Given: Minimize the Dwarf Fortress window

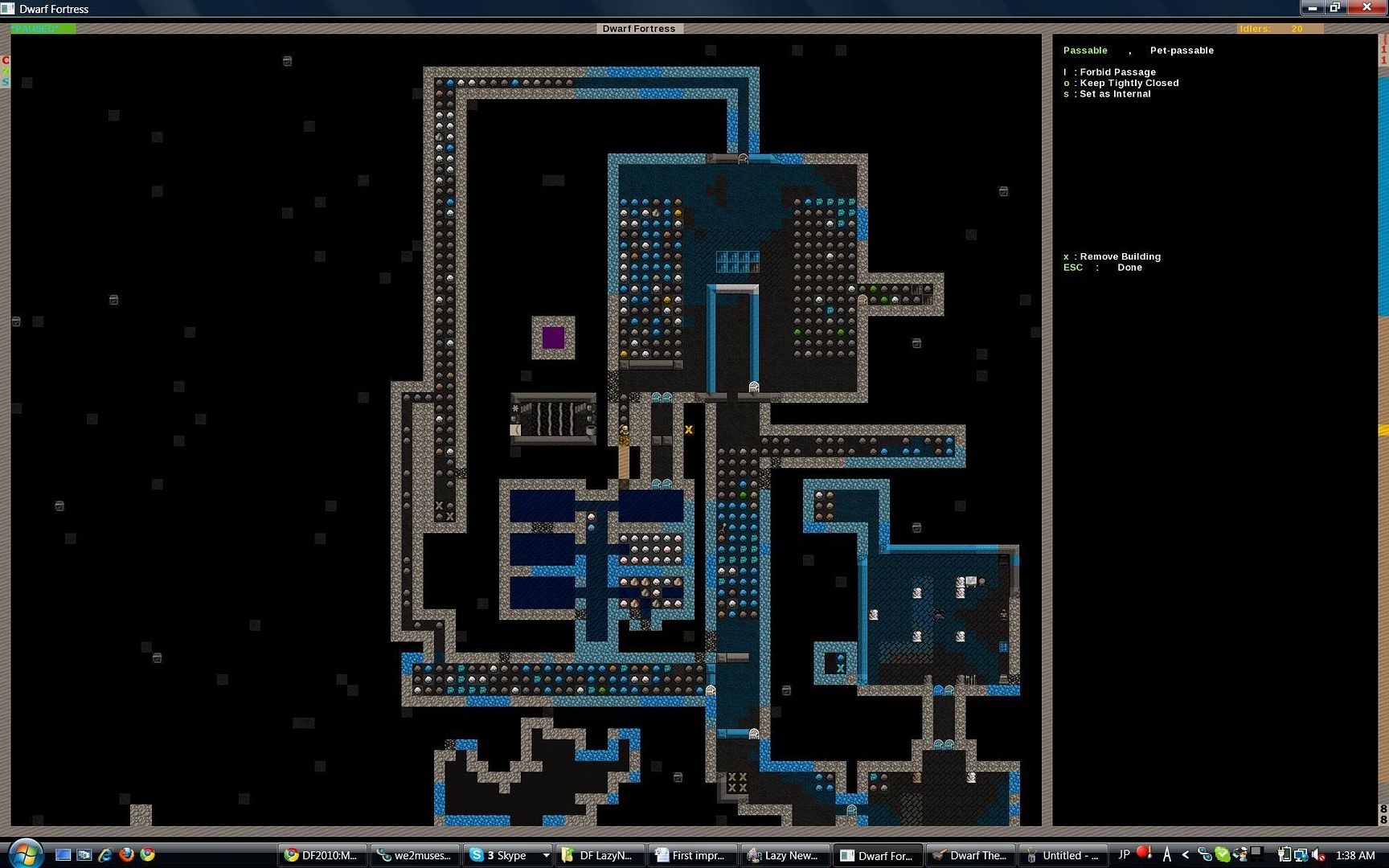Looking at the screenshot, I should (1312, 8).
